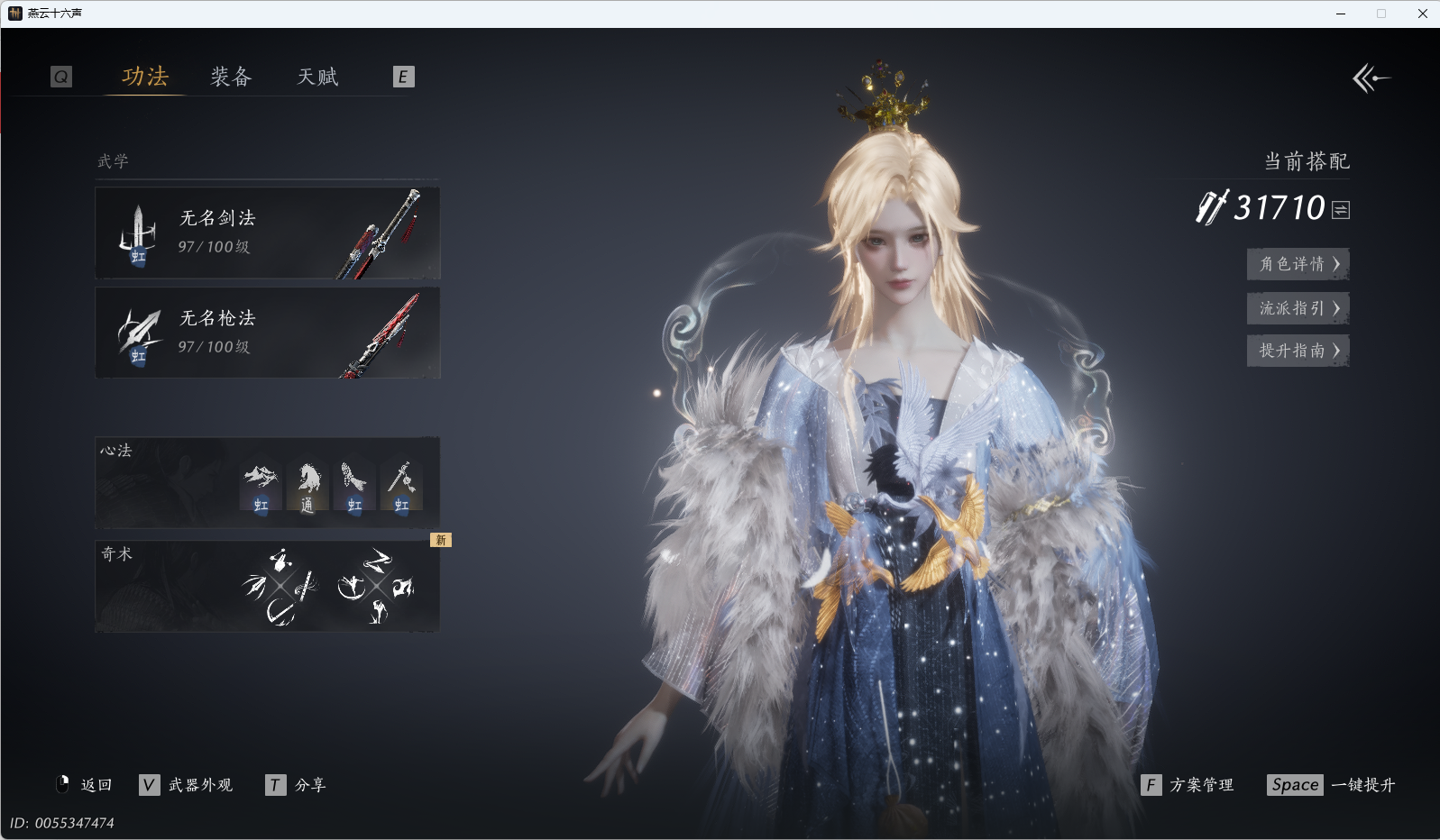Screen dimensions: 1440x840
Task: Open 方案管理 loadout management
Action: 1188,785
